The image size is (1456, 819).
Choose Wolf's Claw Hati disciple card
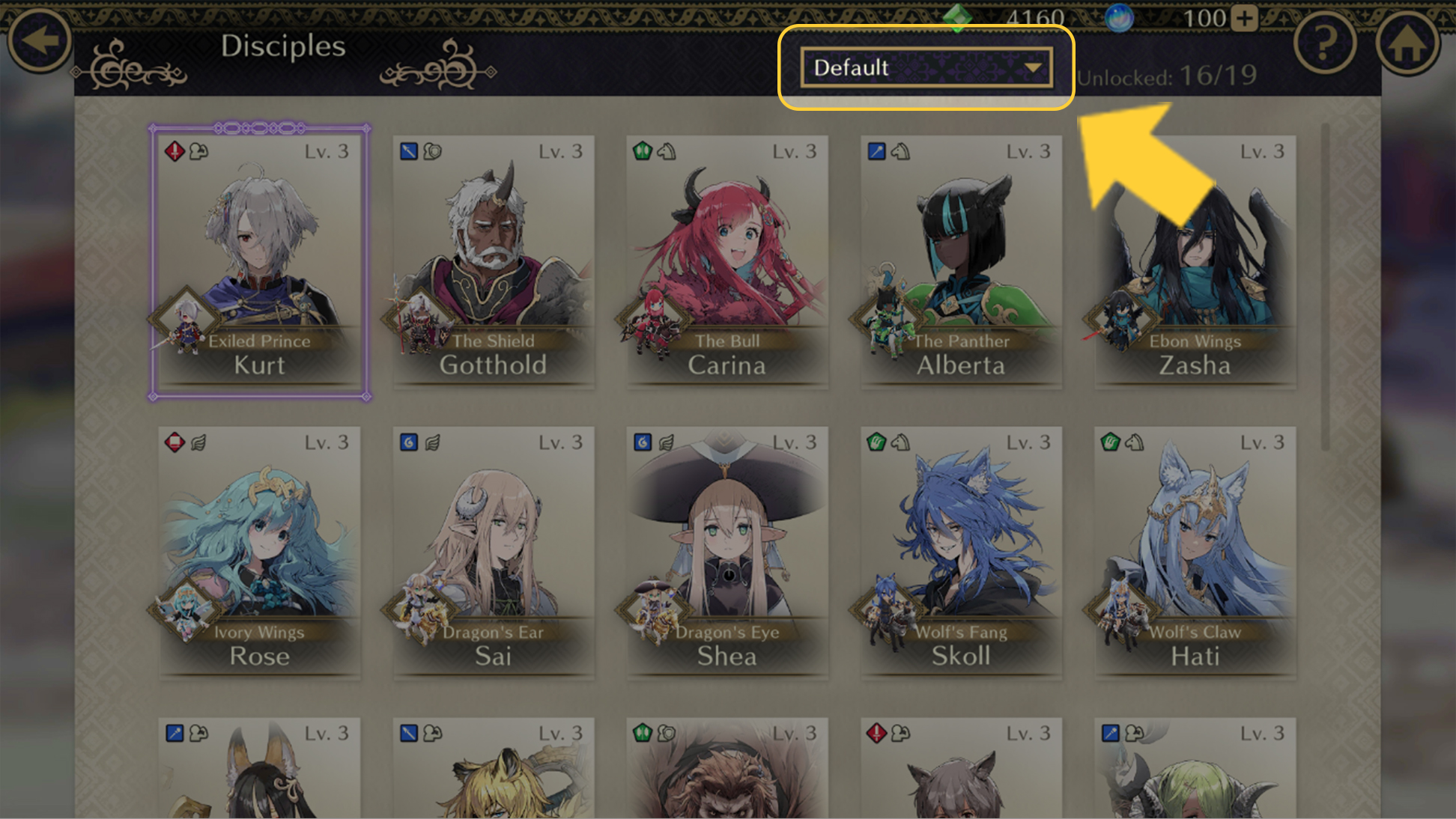click(1195, 552)
